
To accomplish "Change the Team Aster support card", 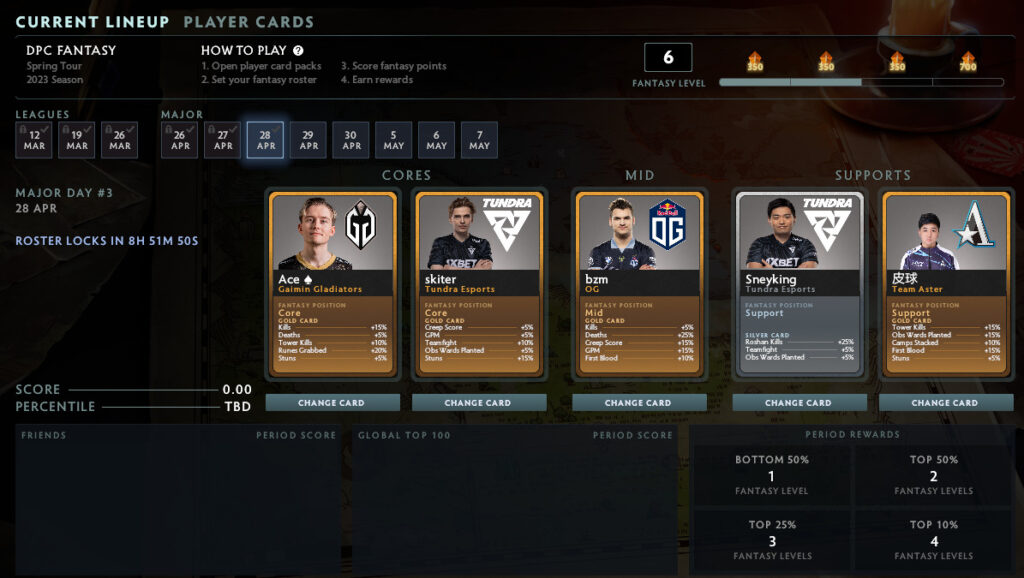I will 945,403.
